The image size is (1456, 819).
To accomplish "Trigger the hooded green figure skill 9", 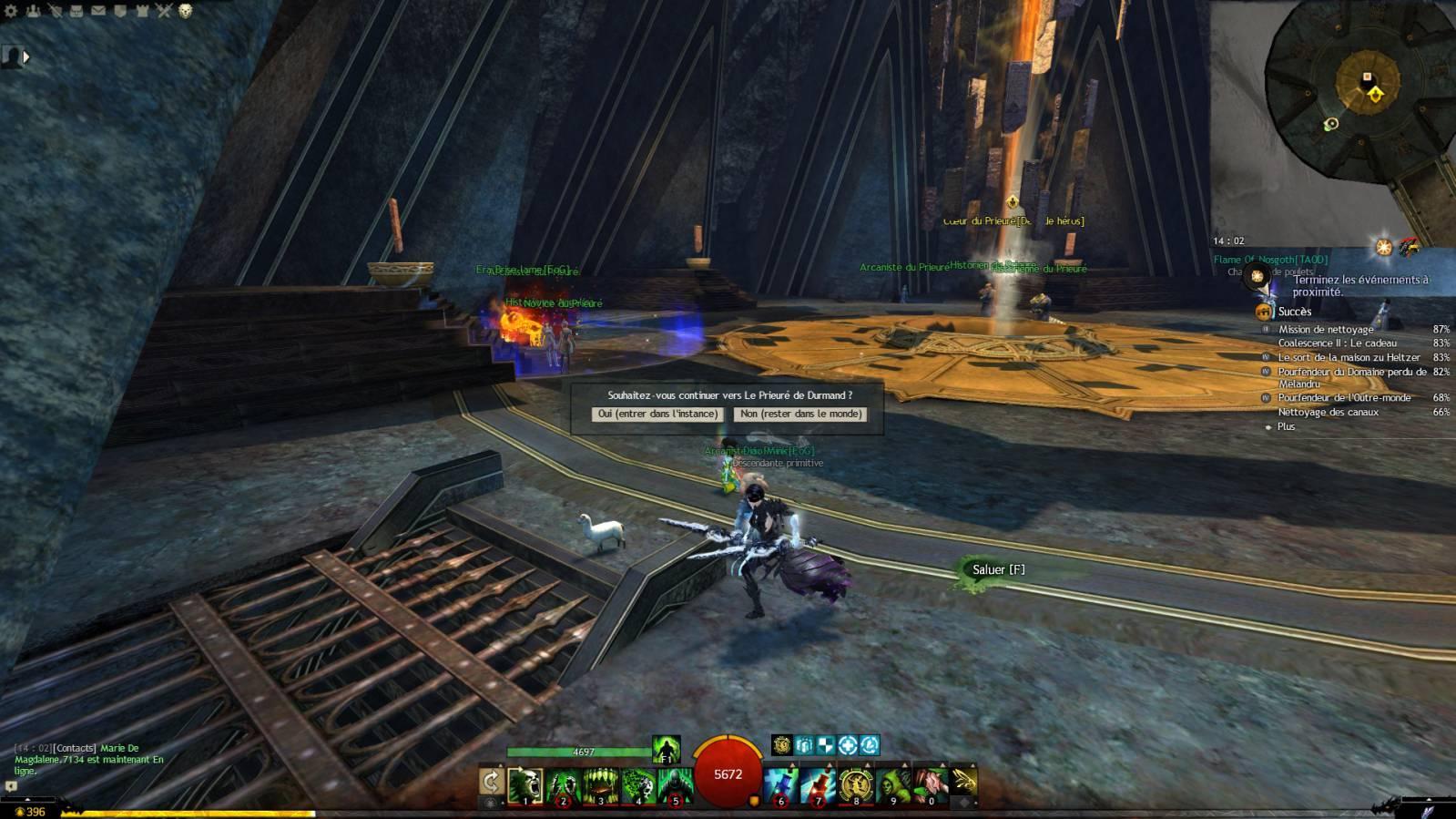I will [x=893, y=784].
